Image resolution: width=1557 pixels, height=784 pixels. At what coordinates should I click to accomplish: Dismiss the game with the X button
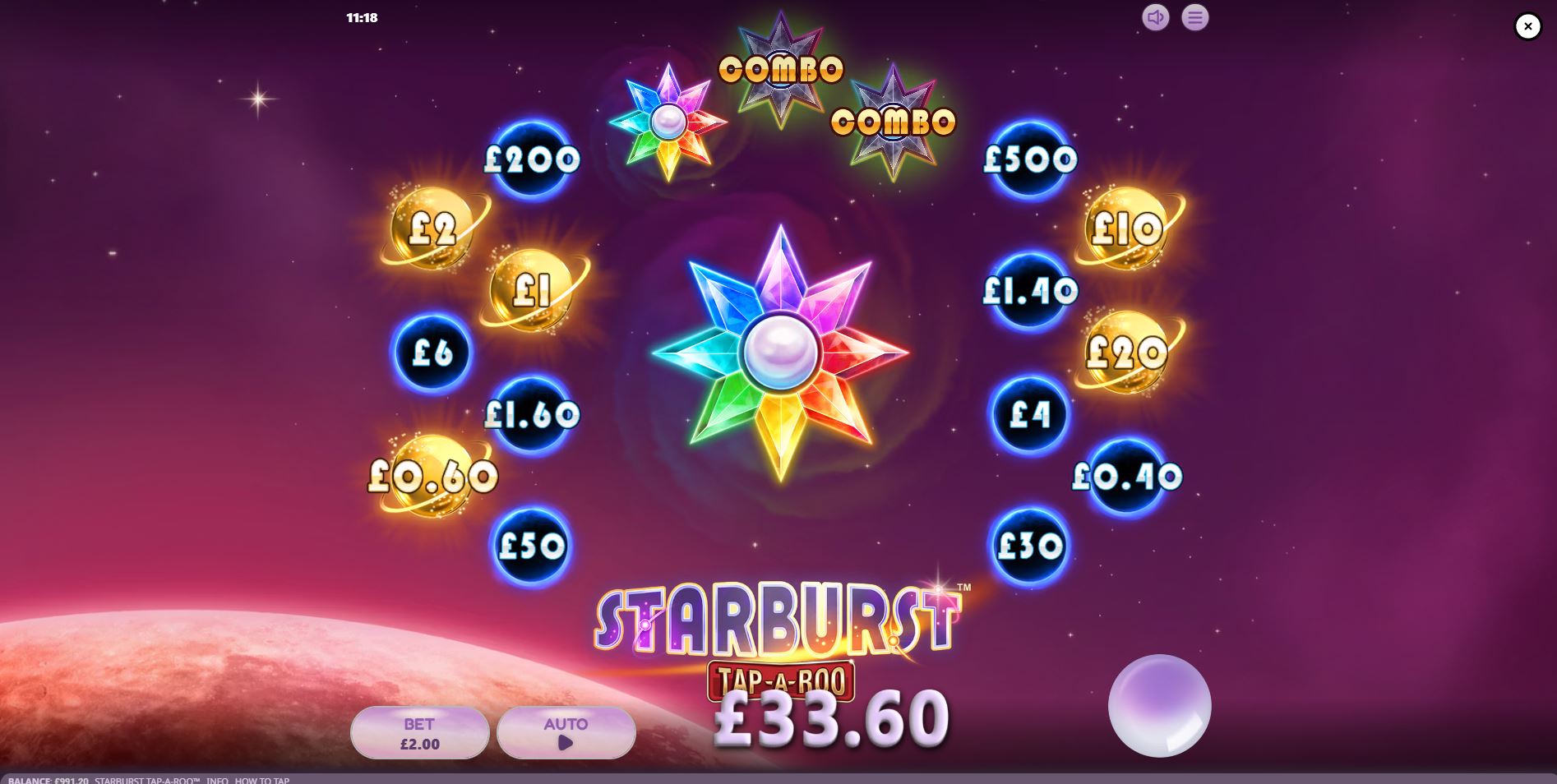(x=1527, y=25)
